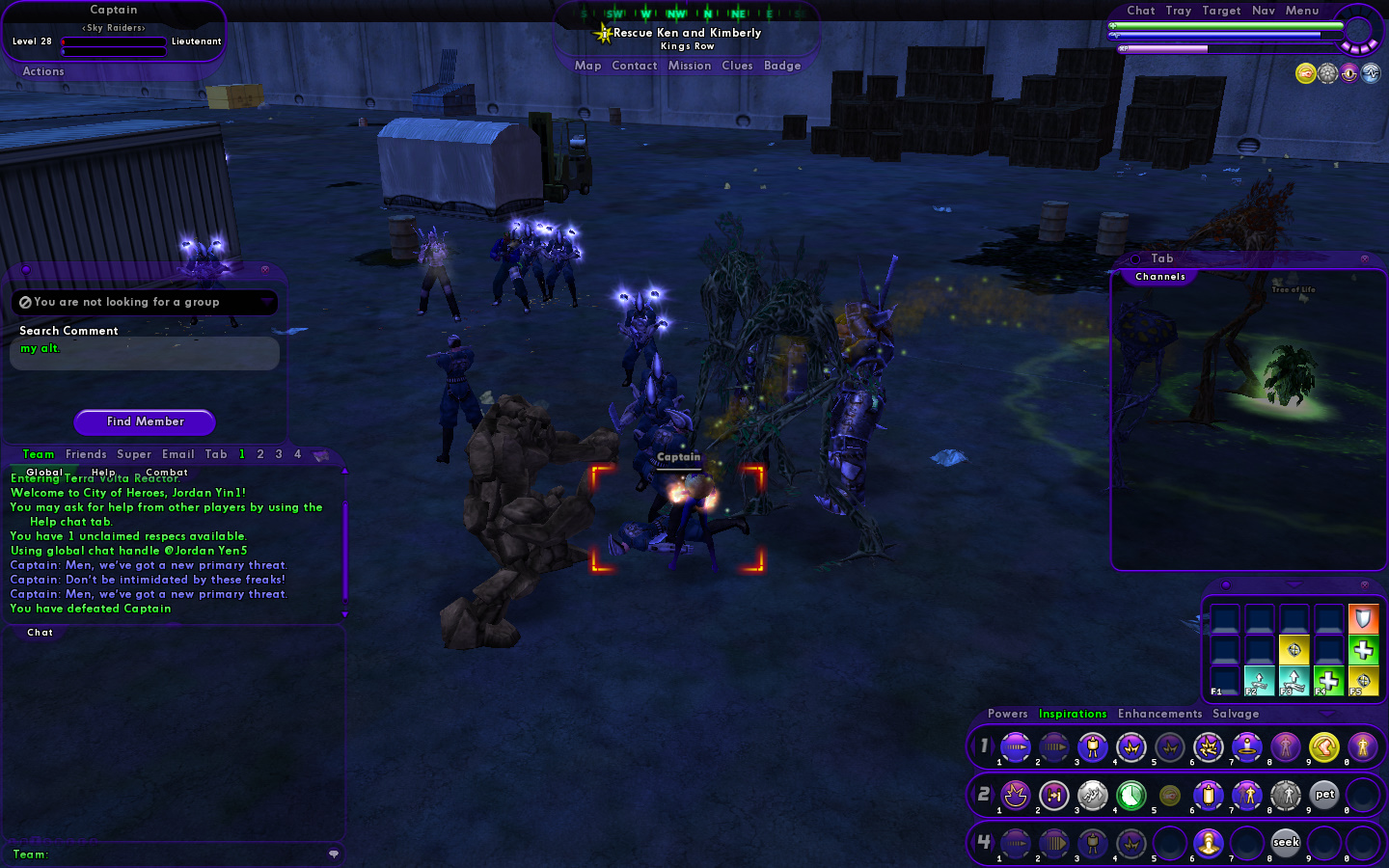Use the orange shield inspiration
The image size is (1389, 868).
[1363, 617]
